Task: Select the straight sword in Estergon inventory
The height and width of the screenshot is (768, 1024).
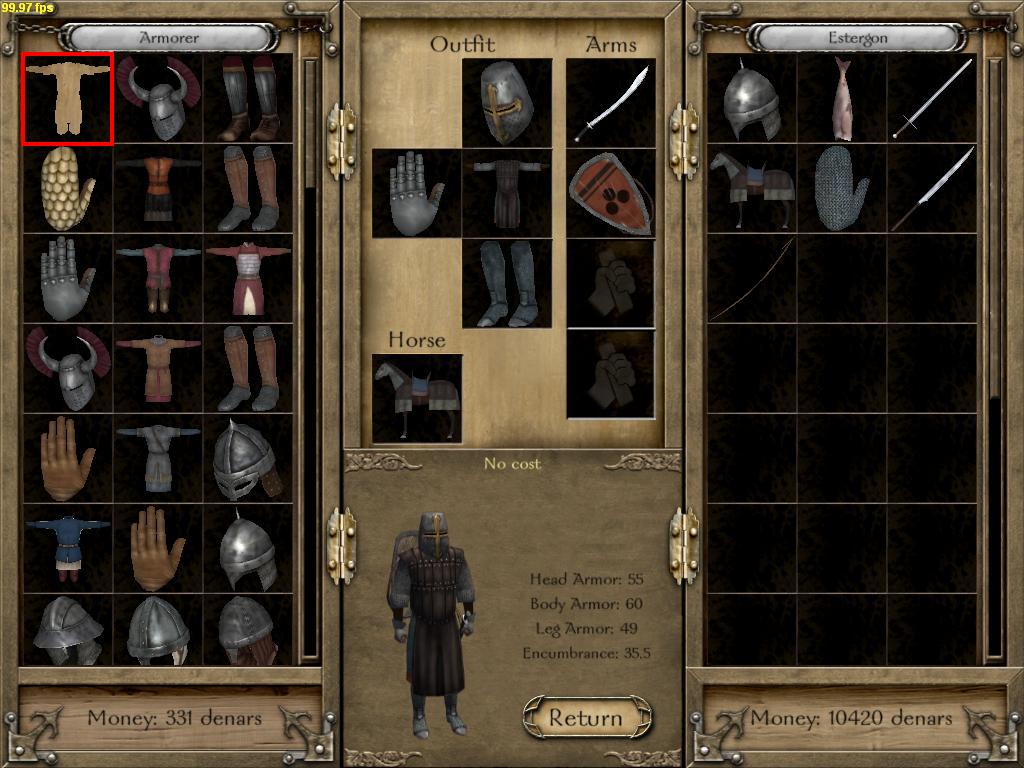Action: (932, 99)
